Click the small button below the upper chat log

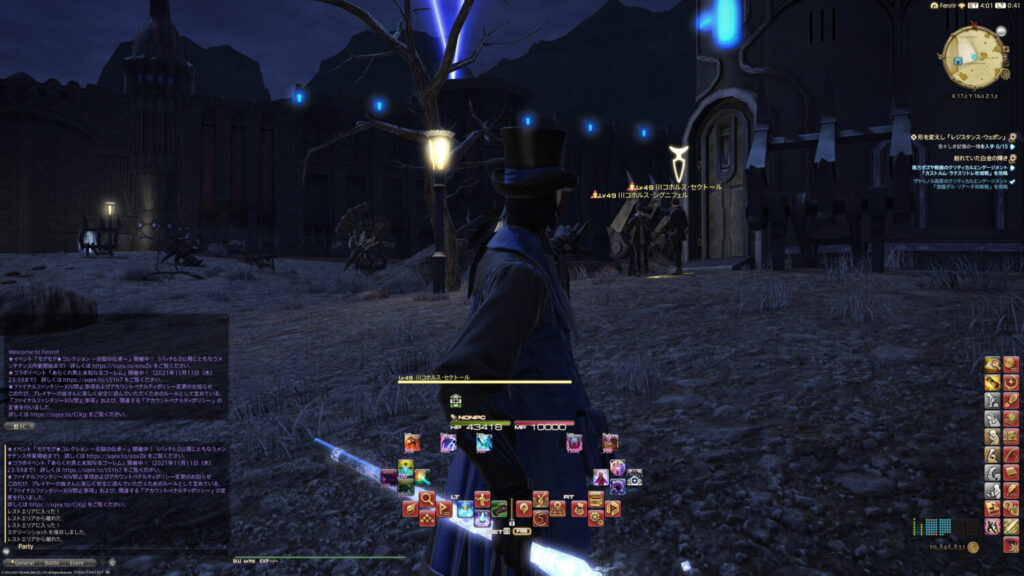click(x=22, y=425)
